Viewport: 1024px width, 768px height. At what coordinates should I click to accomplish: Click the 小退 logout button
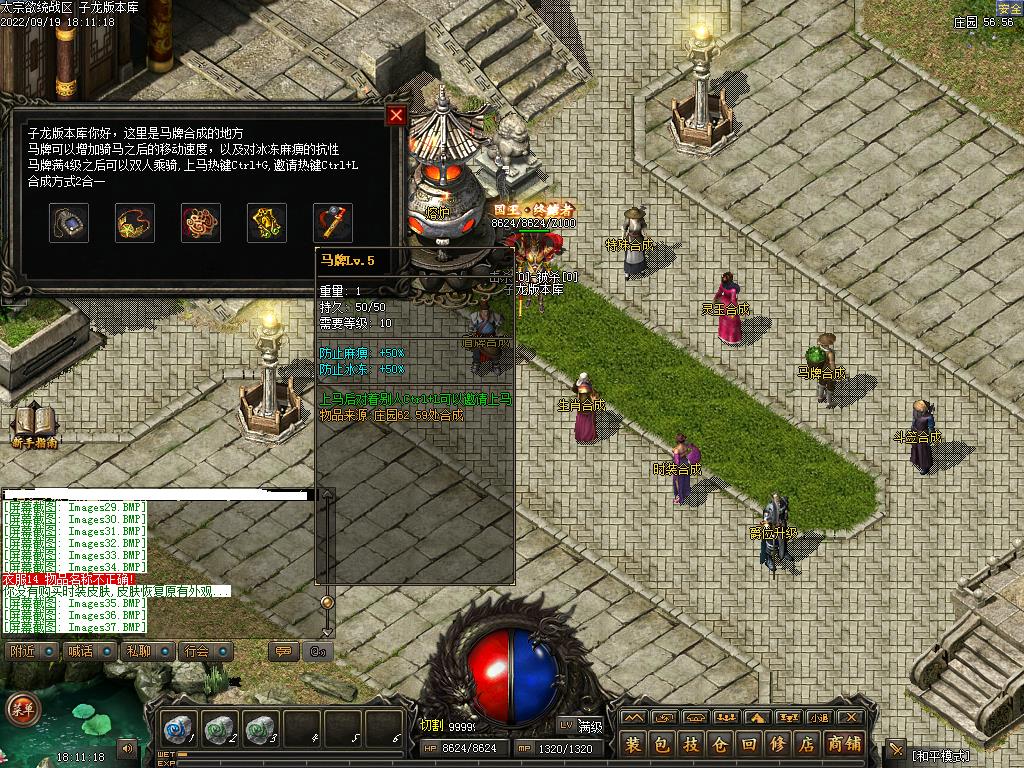click(x=819, y=717)
